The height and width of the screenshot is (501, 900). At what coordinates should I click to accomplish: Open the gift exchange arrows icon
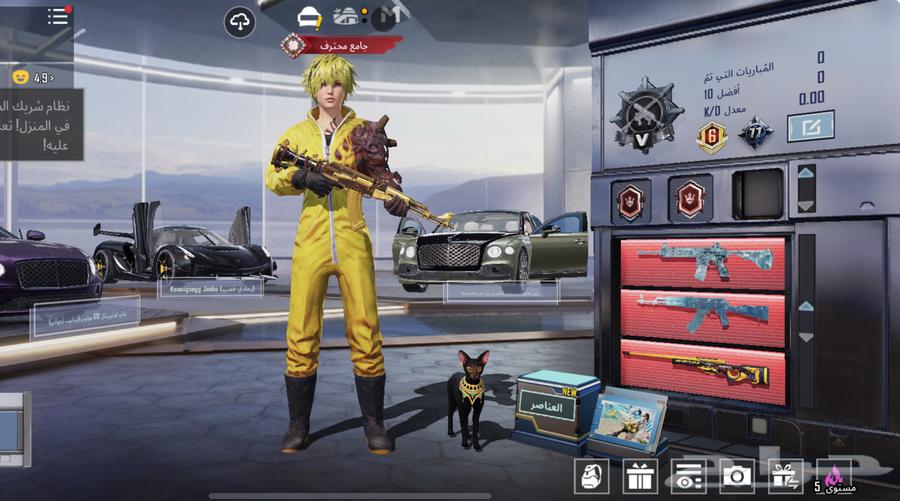pos(786,476)
